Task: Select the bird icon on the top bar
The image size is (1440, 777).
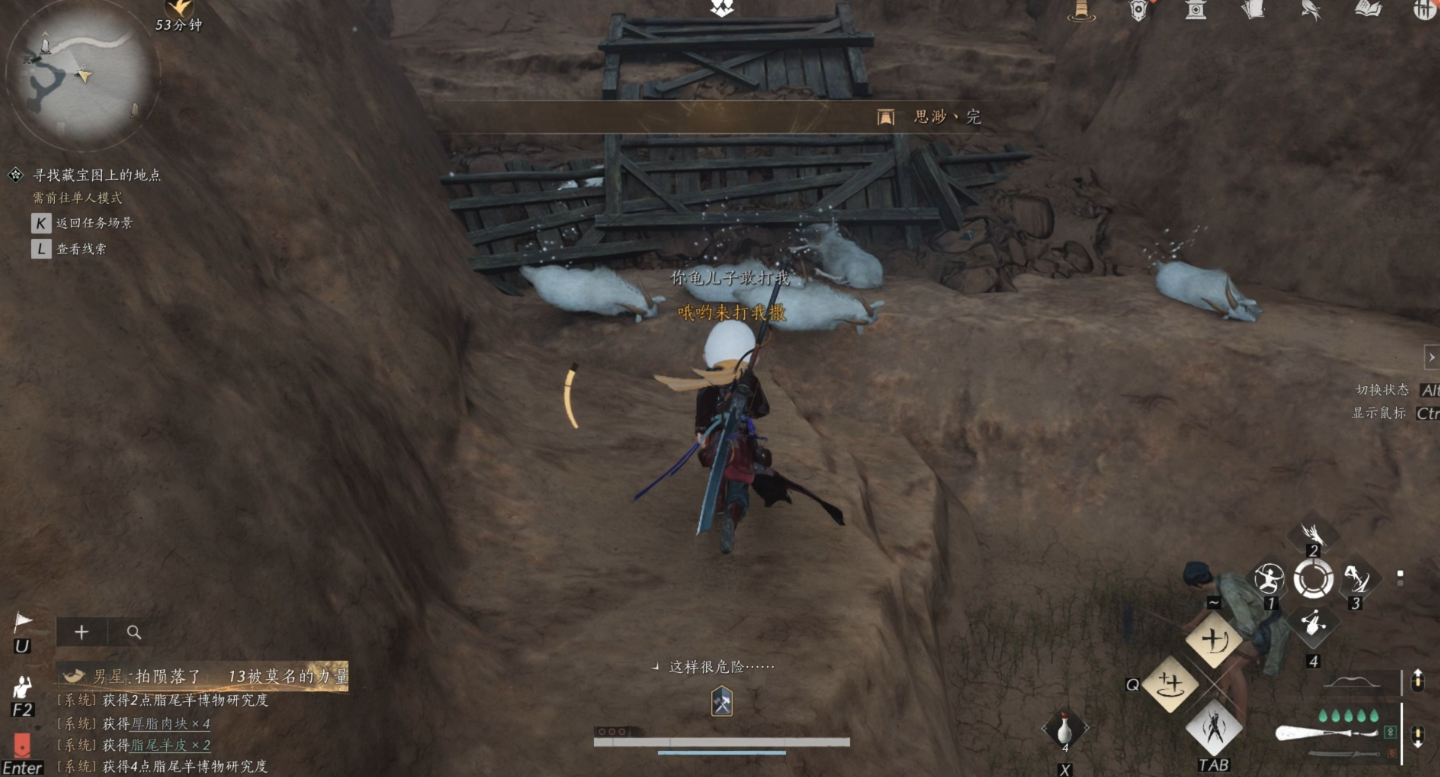Action: (1309, 11)
